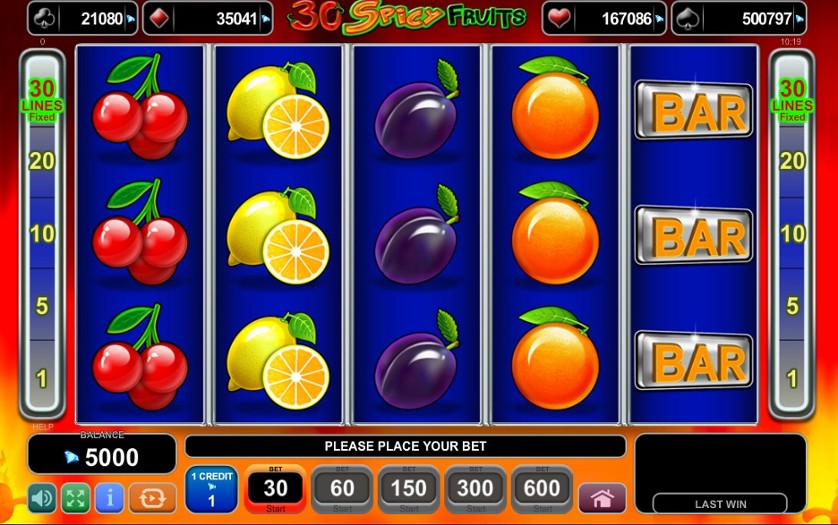Open the spade jackpot showing 500797
The image size is (838, 525).
[738, 18]
